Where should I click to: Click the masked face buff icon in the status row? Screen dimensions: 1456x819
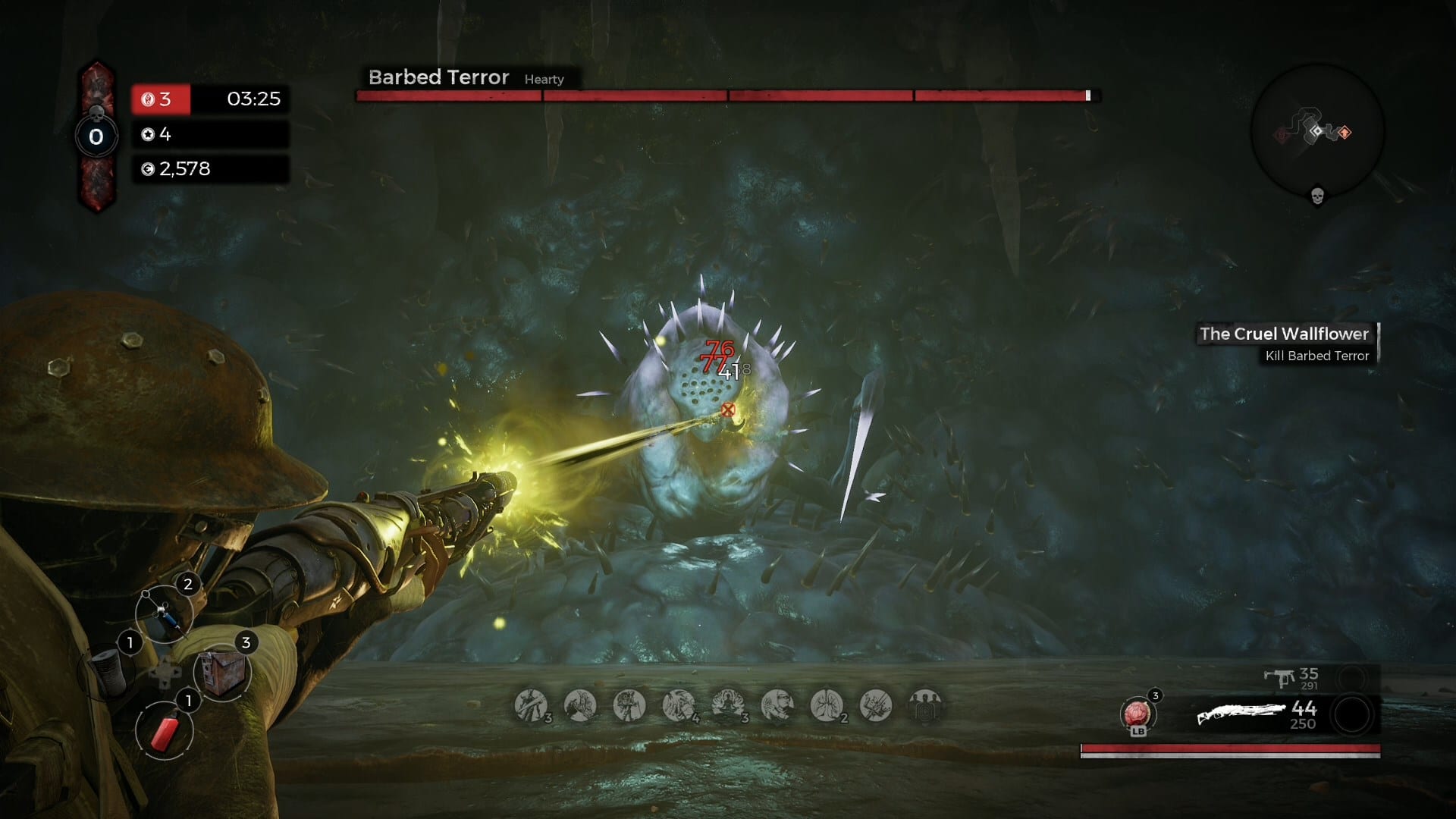coord(777,704)
